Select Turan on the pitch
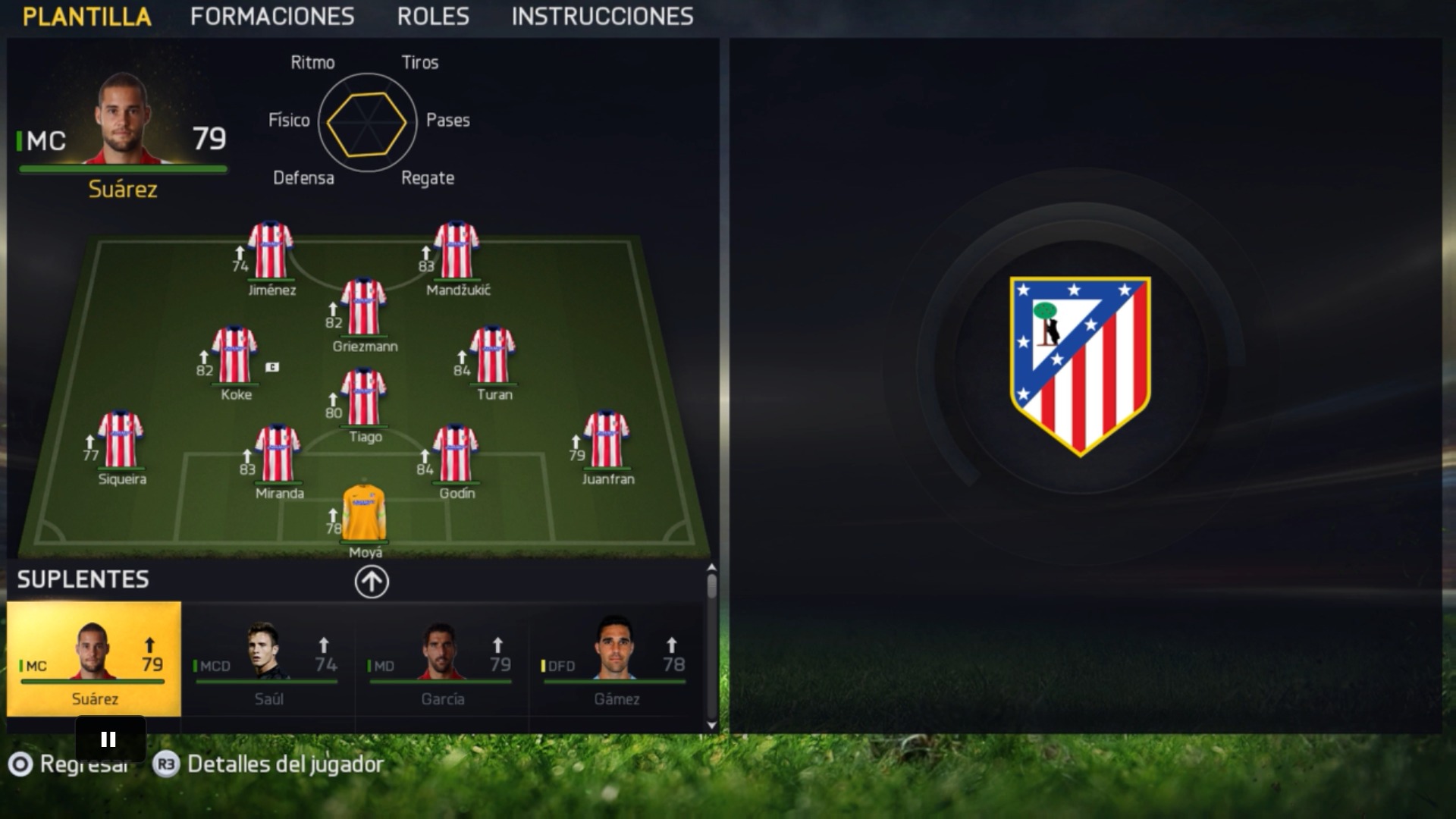 493,355
